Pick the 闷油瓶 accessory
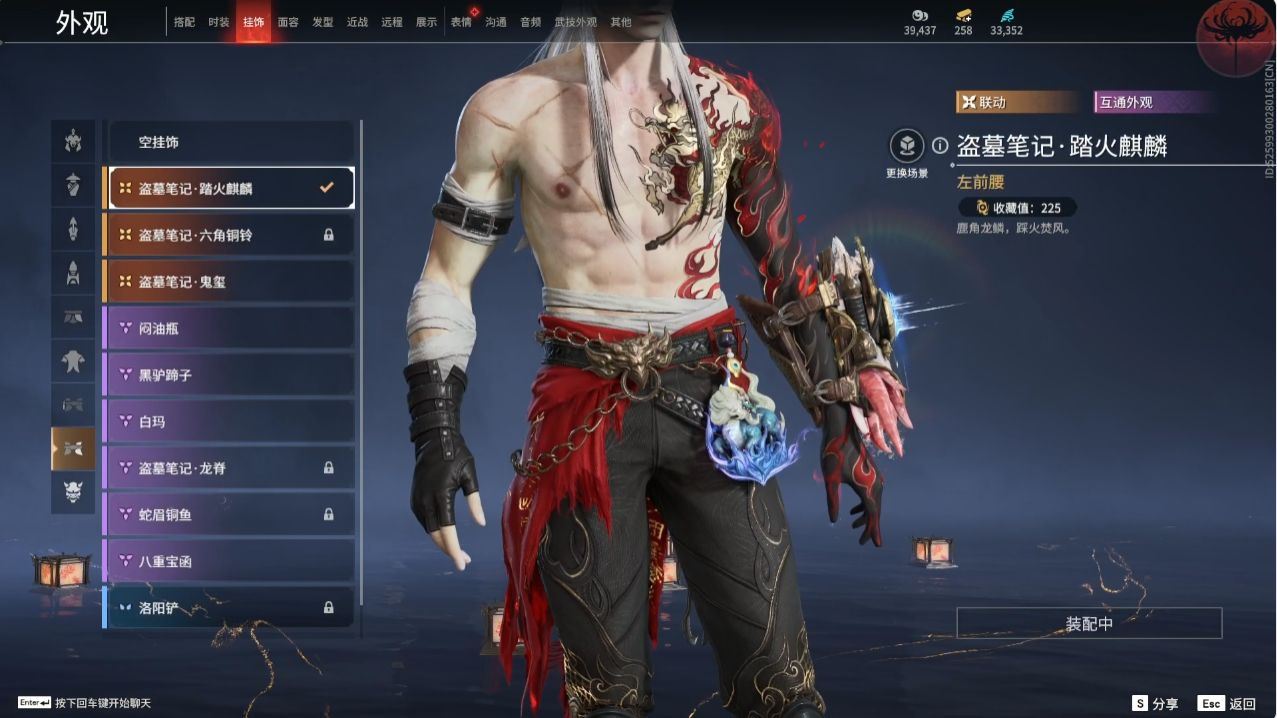This screenshot has height=718, width=1277. 230,328
